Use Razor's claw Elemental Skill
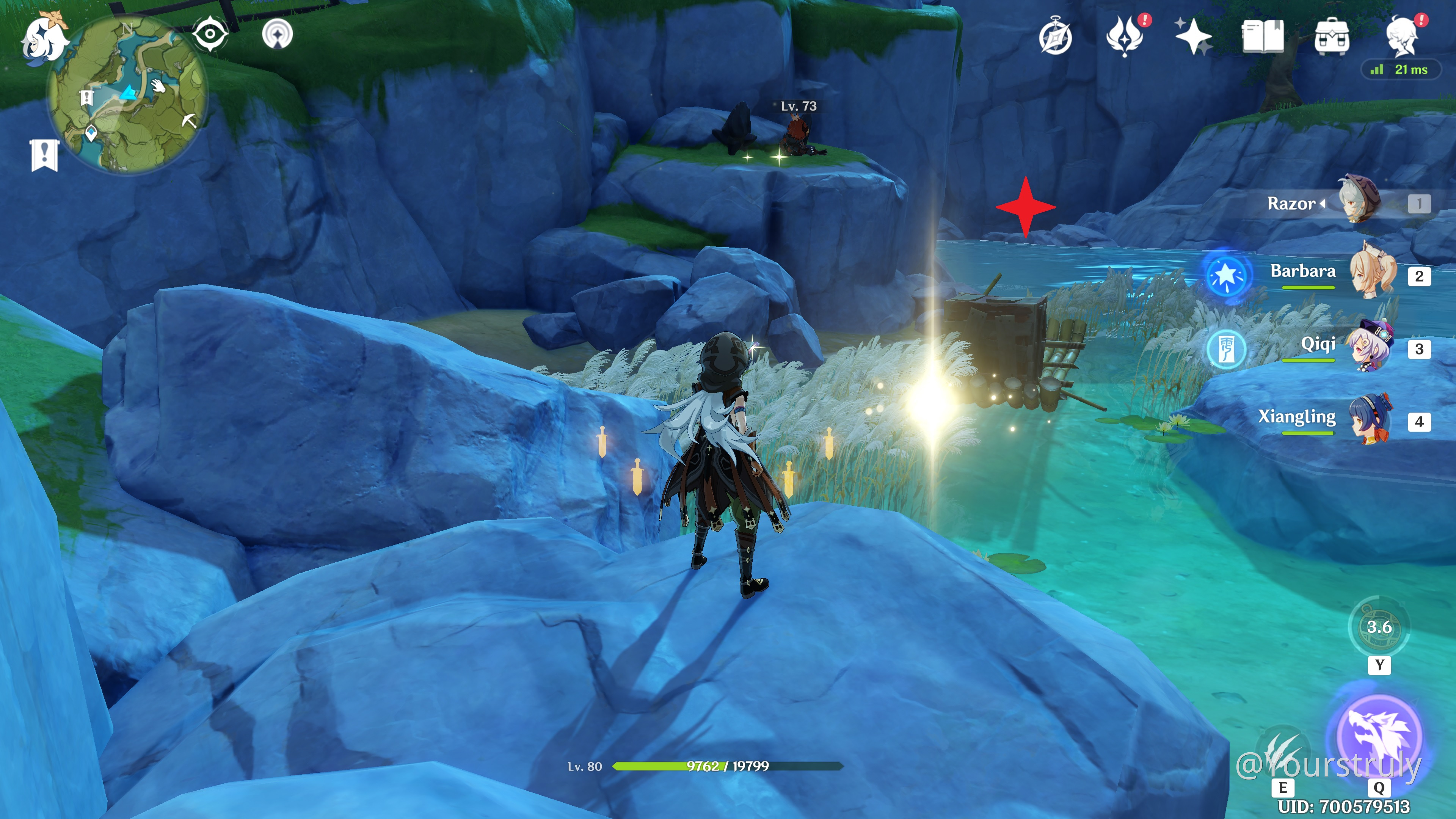Viewport: 1456px width, 819px height. tap(1282, 752)
